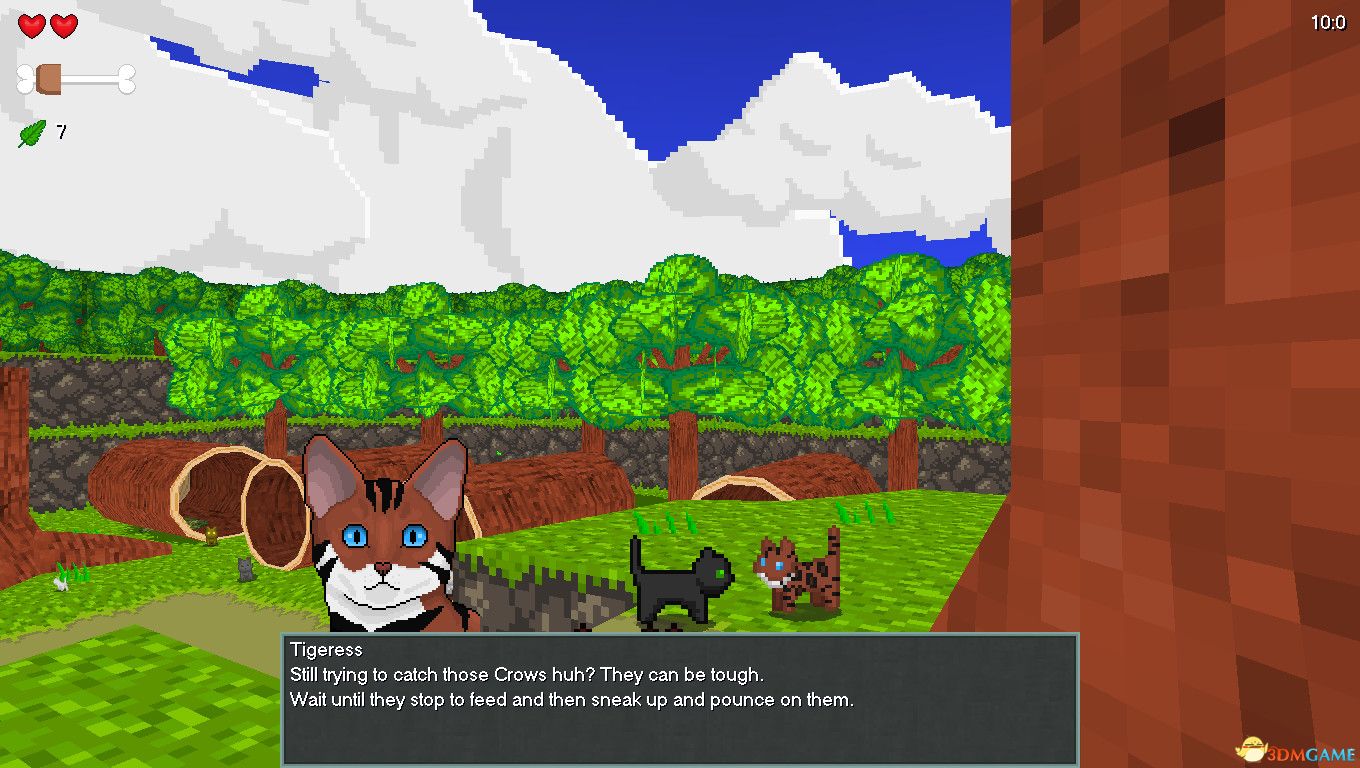1360x768 pixels.
Task: Click the crow-hunting tip text line
Action: click(526, 675)
